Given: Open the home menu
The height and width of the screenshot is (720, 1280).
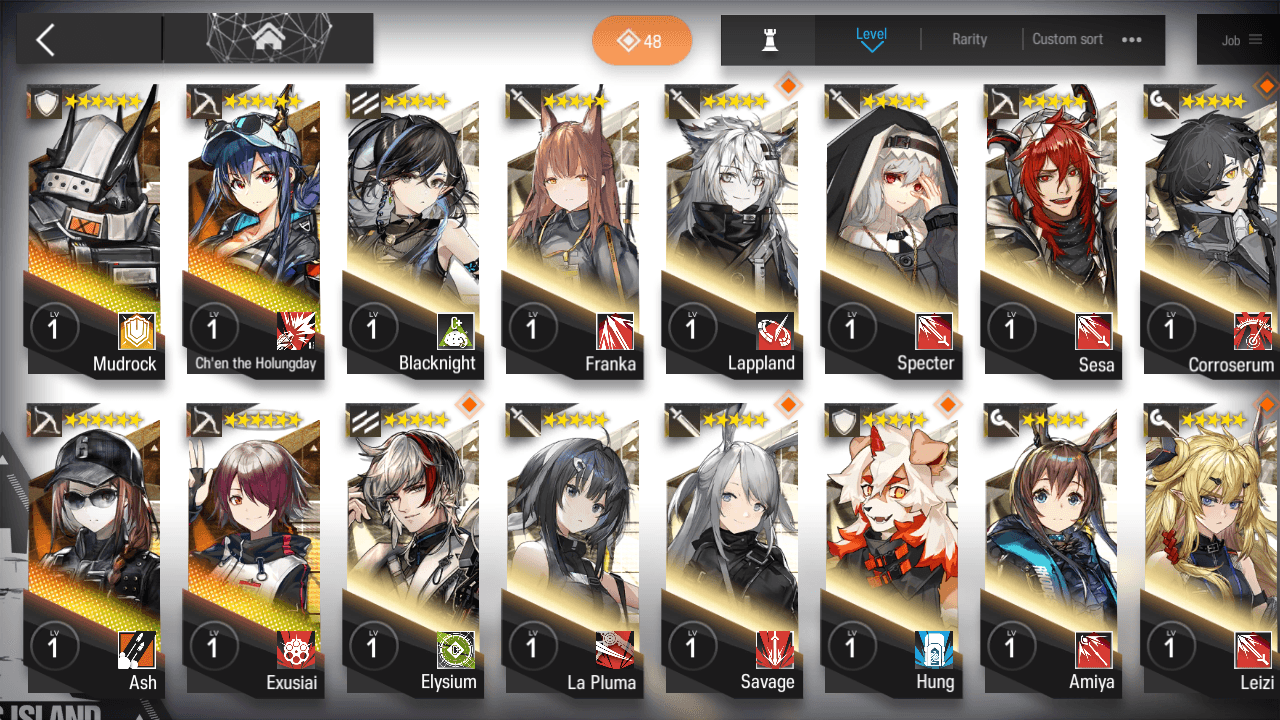Looking at the screenshot, I should pyautogui.click(x=267, y=39).
